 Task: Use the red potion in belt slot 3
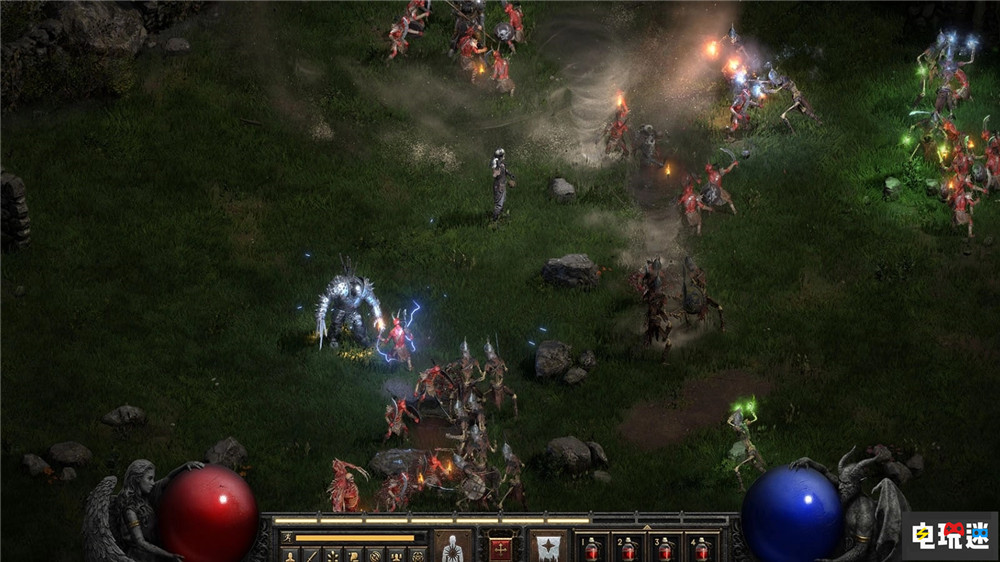coord(665,548)
